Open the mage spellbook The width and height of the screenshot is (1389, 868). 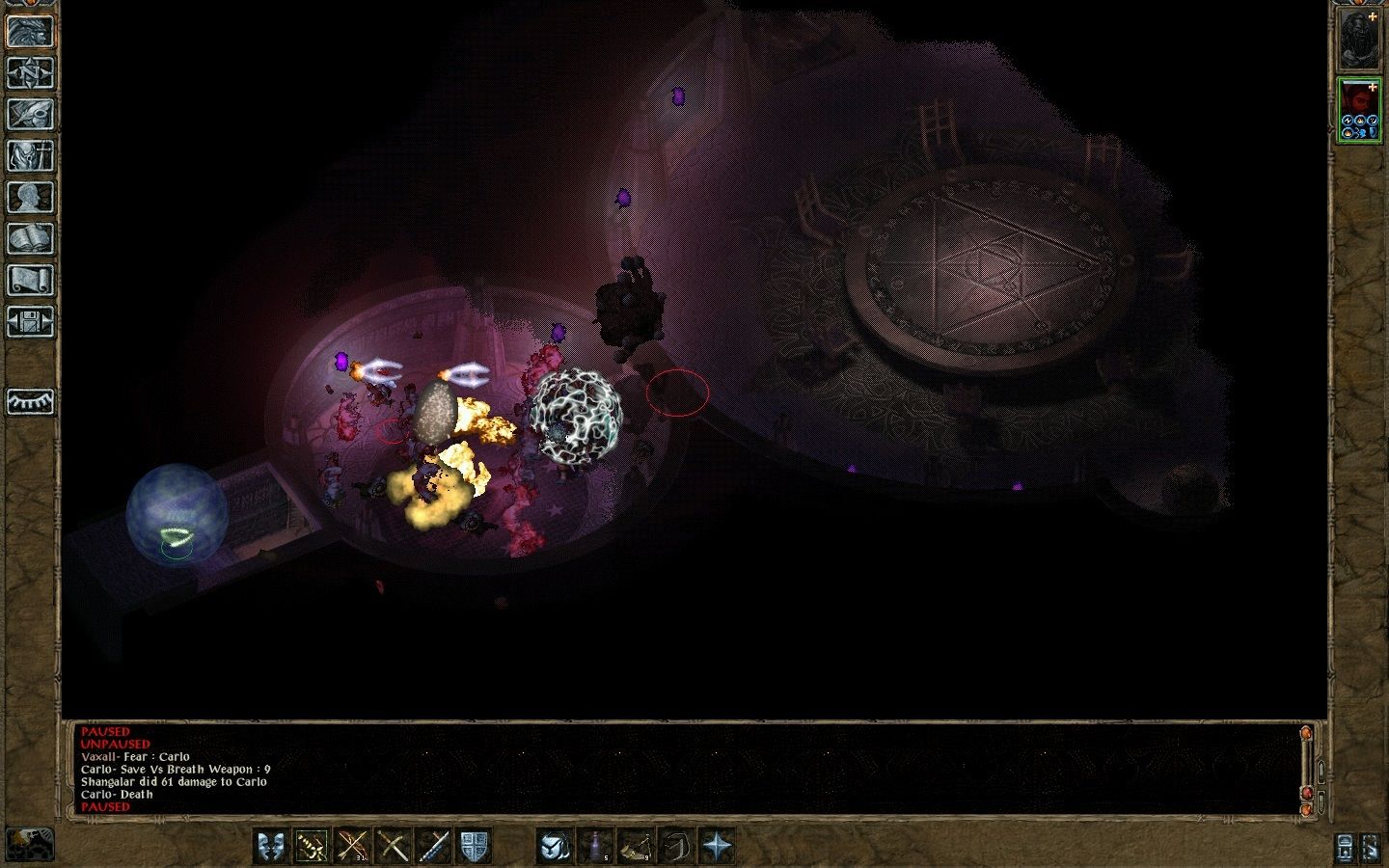click(30, 238)
